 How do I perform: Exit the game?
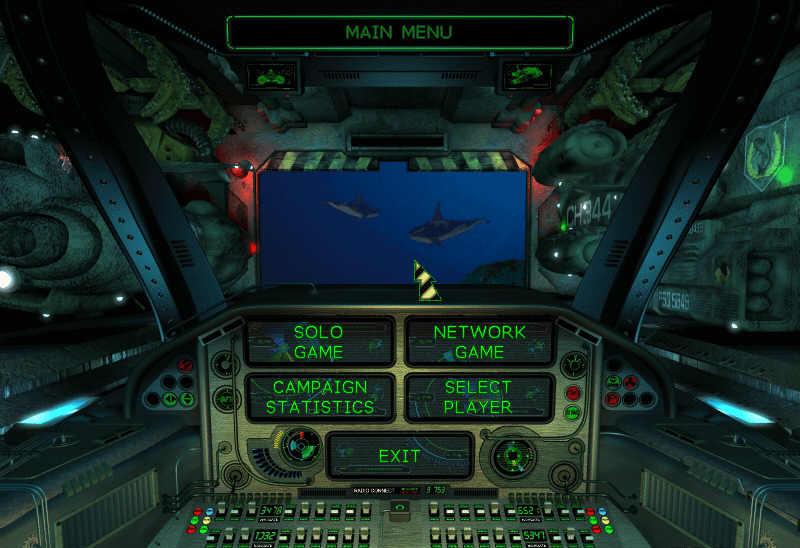pos(399,456)
